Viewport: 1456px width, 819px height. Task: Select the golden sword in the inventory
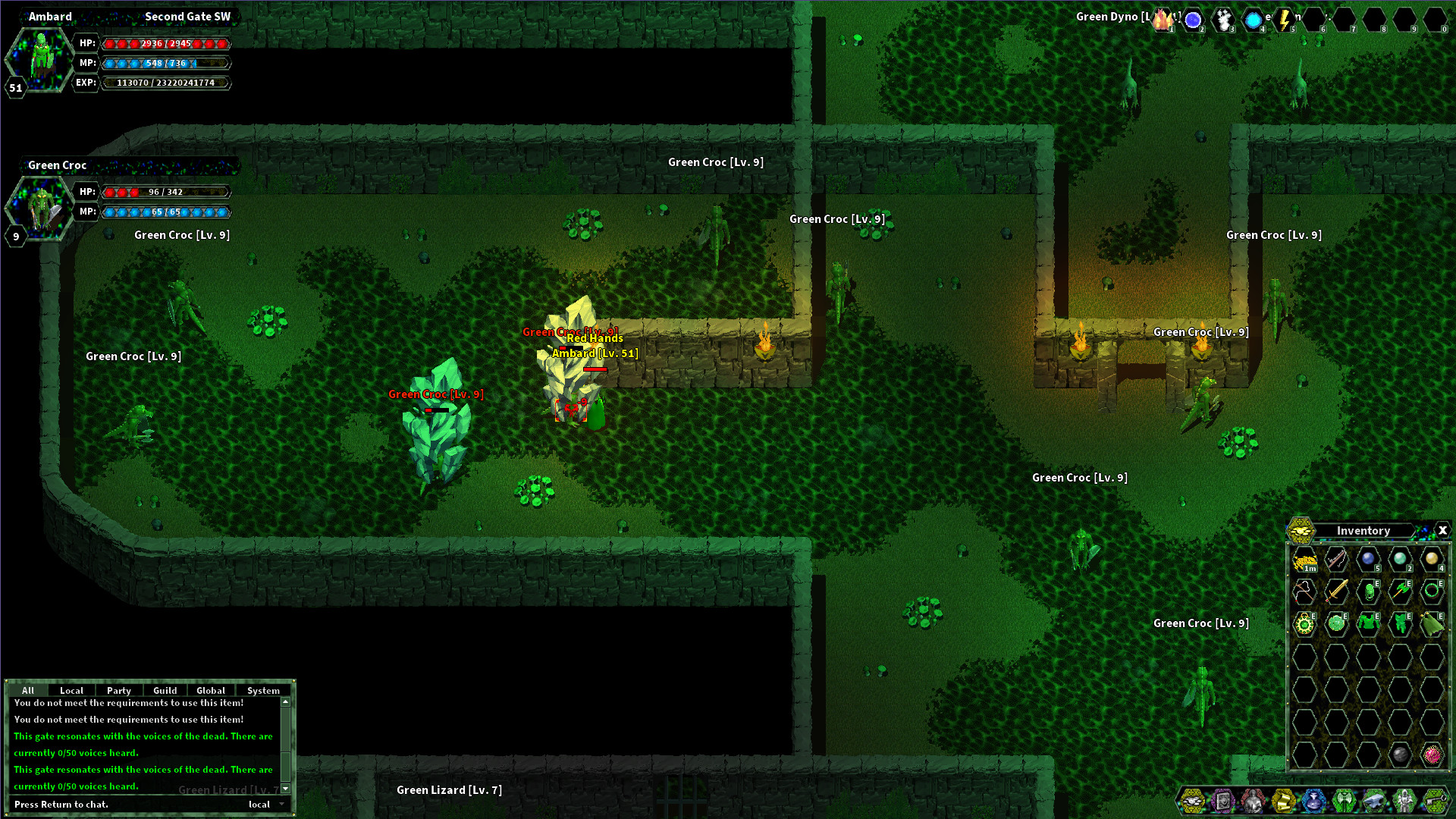click(1338, 592)
